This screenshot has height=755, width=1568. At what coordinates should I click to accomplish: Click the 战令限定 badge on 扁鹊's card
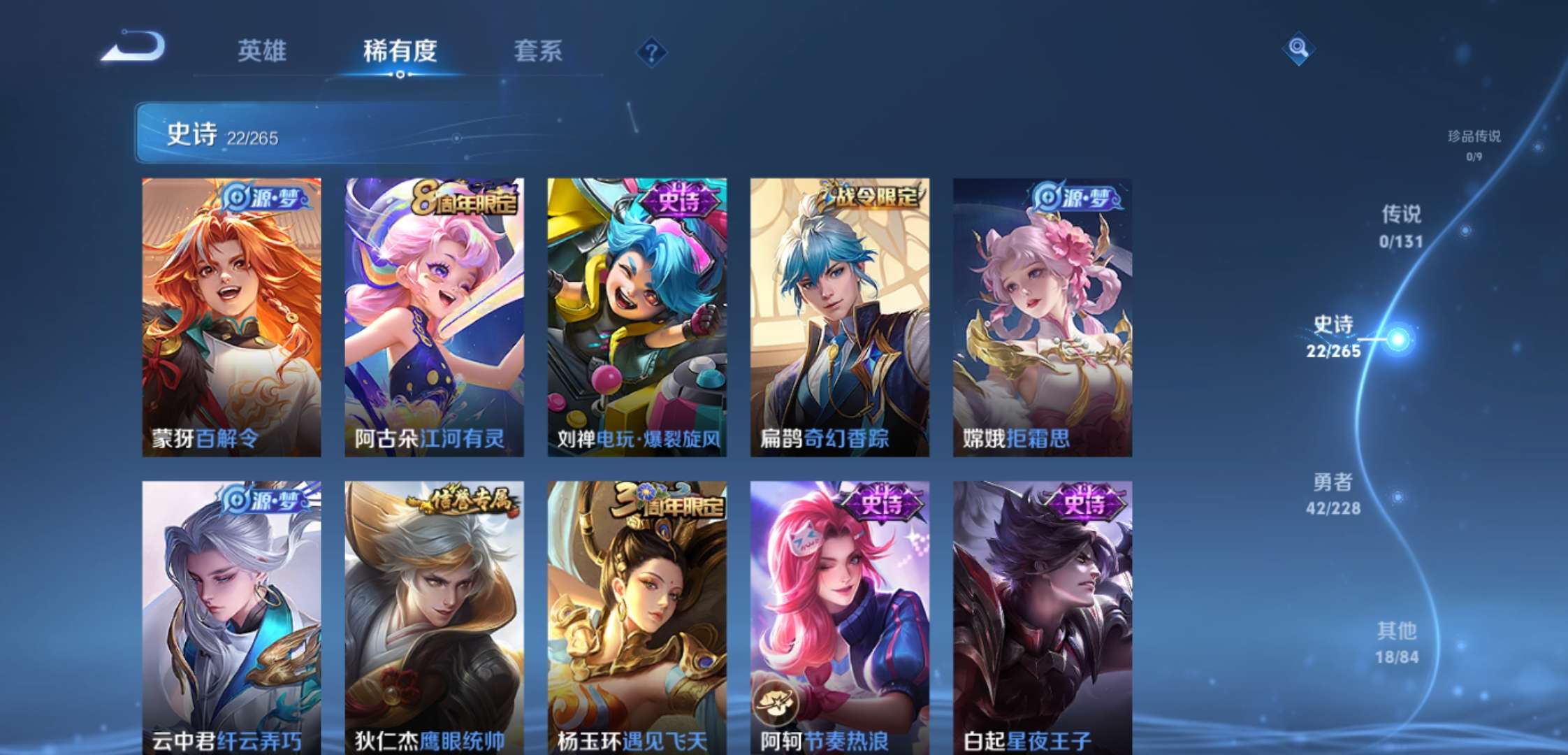tap(871, 196)
